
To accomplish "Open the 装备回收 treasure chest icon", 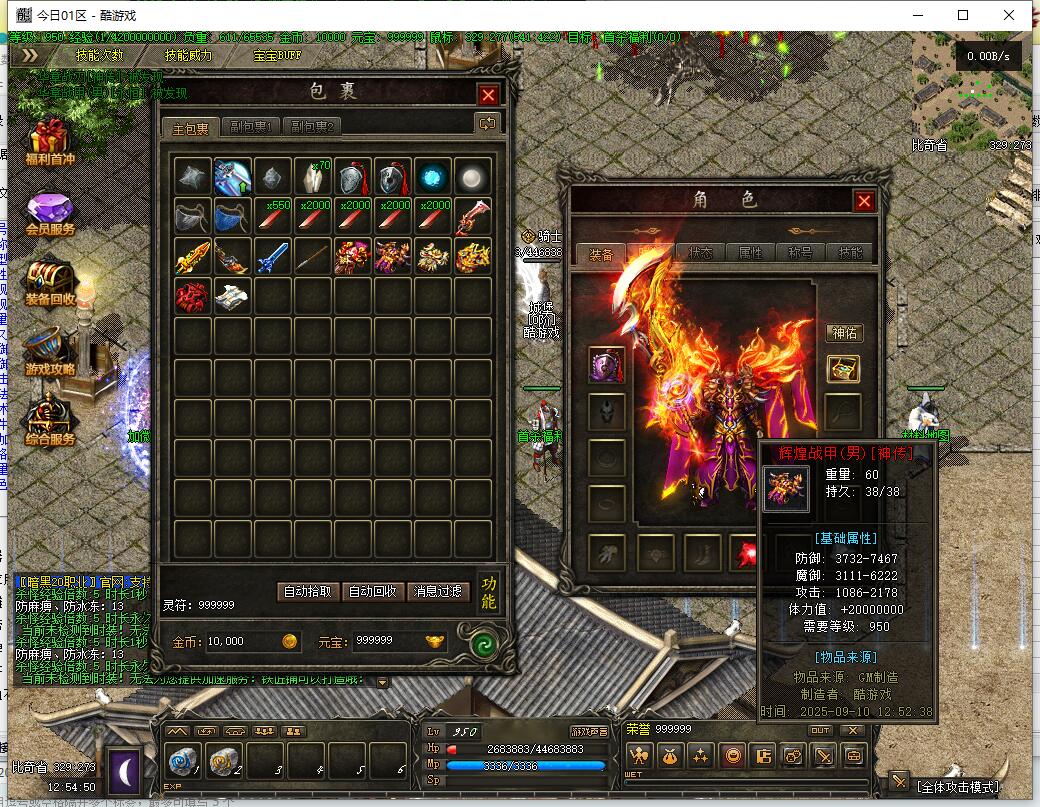I will point(49,283).
